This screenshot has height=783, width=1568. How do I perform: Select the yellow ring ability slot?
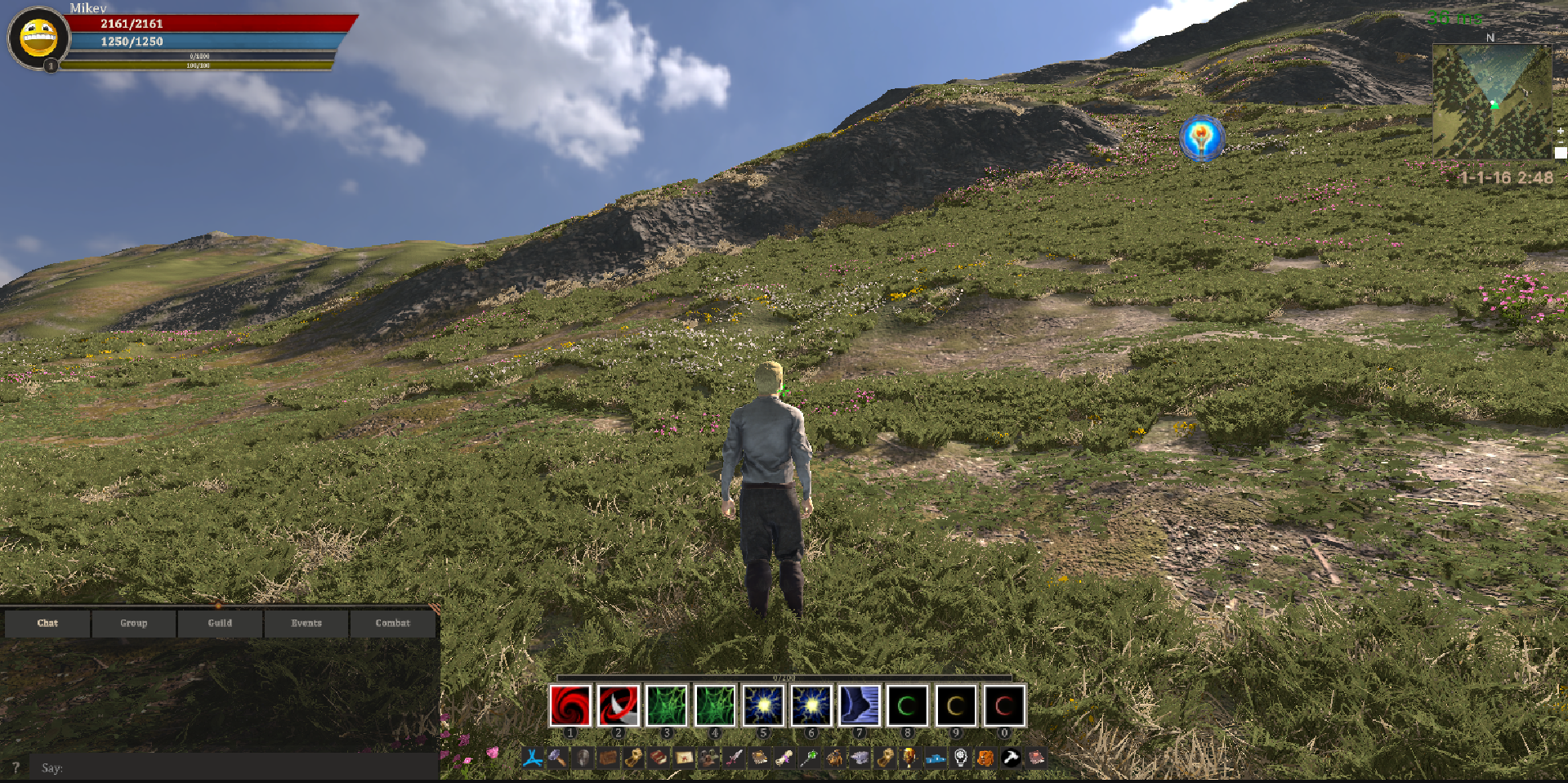click(956, 705)
